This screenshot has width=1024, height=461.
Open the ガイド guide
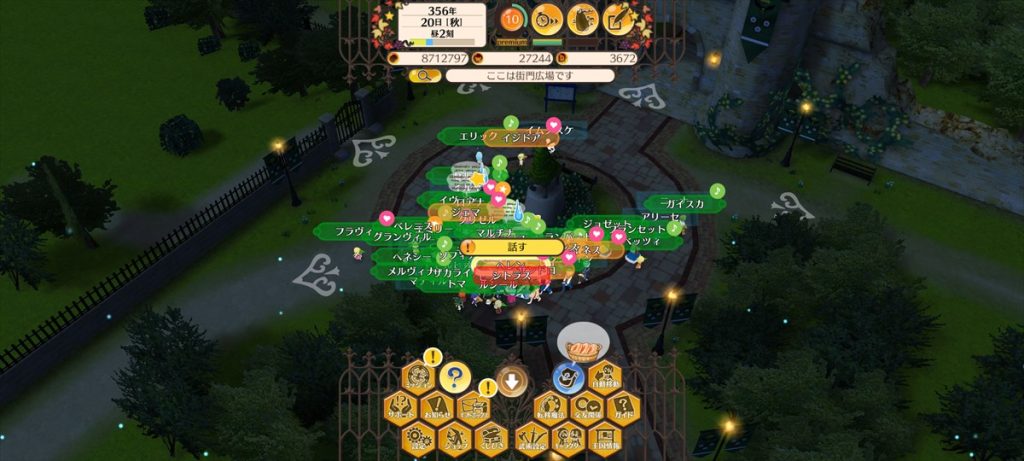pos(621,408)
